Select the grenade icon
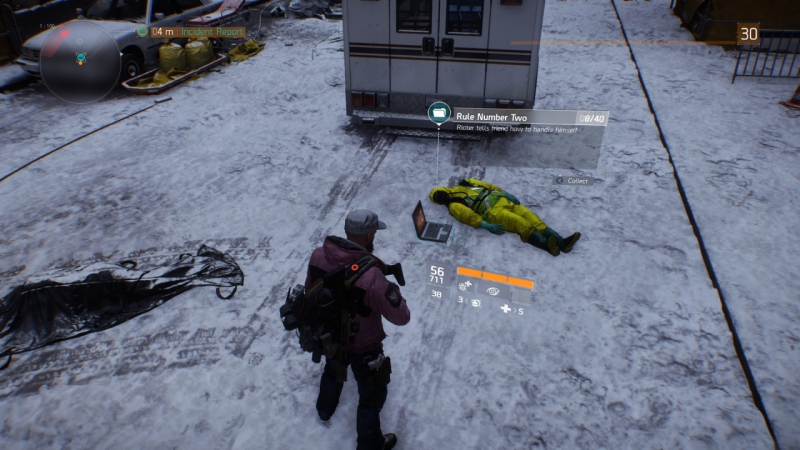Viewport: 800px width, 450px height. point(476,302)
